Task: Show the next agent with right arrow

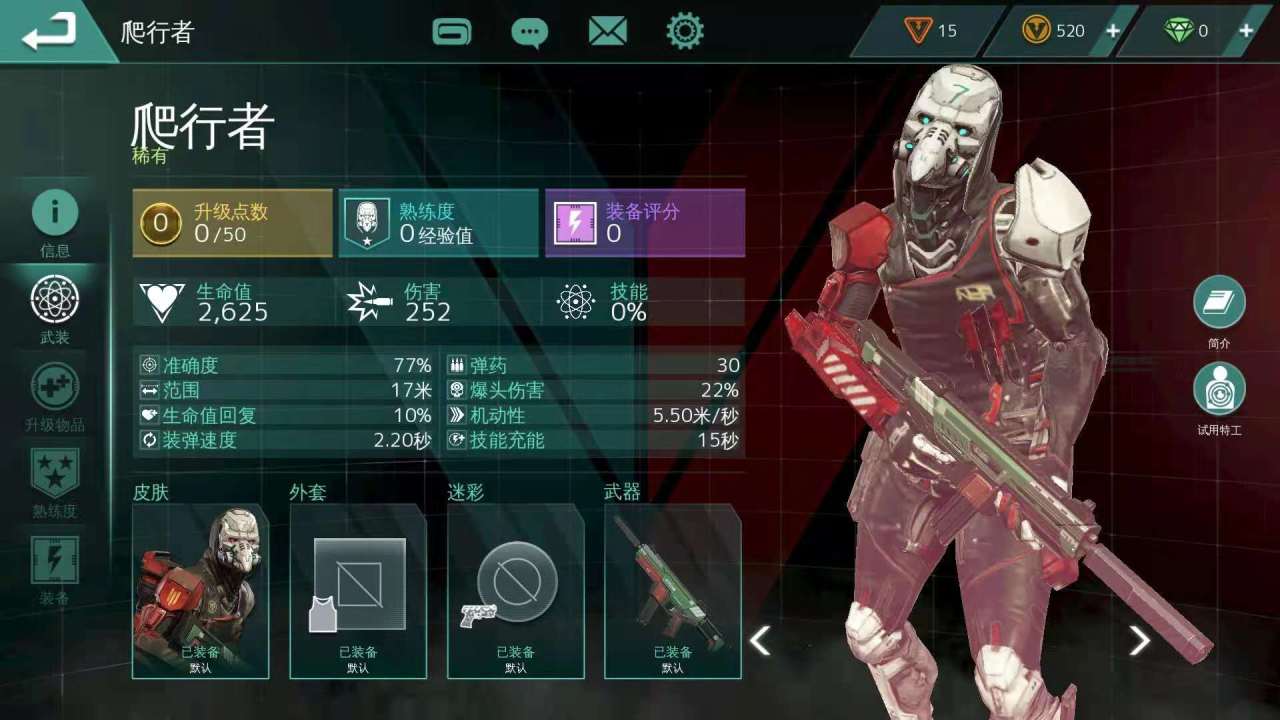Action: [1139, 640]
